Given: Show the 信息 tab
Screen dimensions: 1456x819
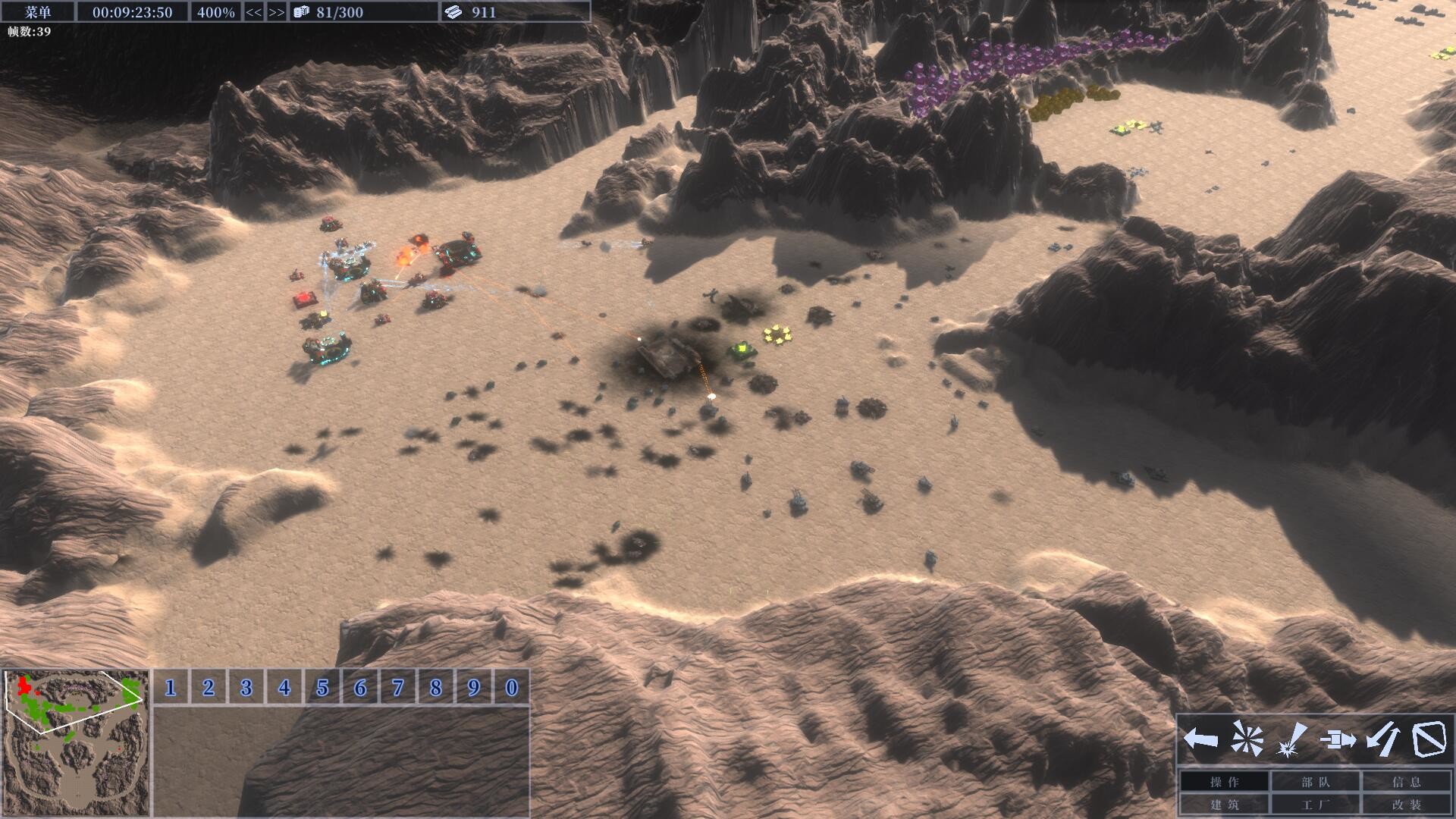Looking at the screenshot, I should click(1407, 782).
